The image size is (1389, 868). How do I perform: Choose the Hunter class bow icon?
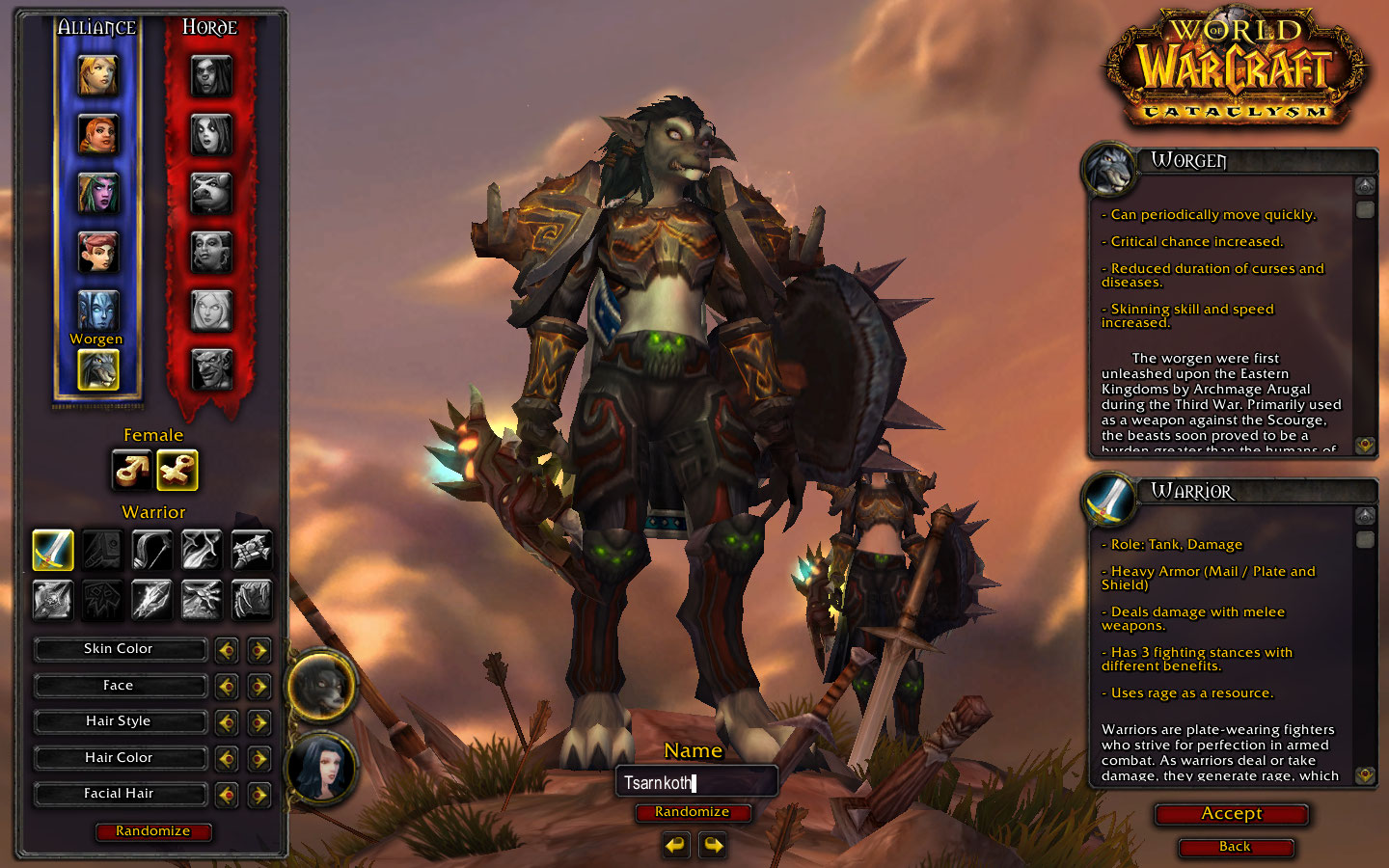(x=151, y=550)
